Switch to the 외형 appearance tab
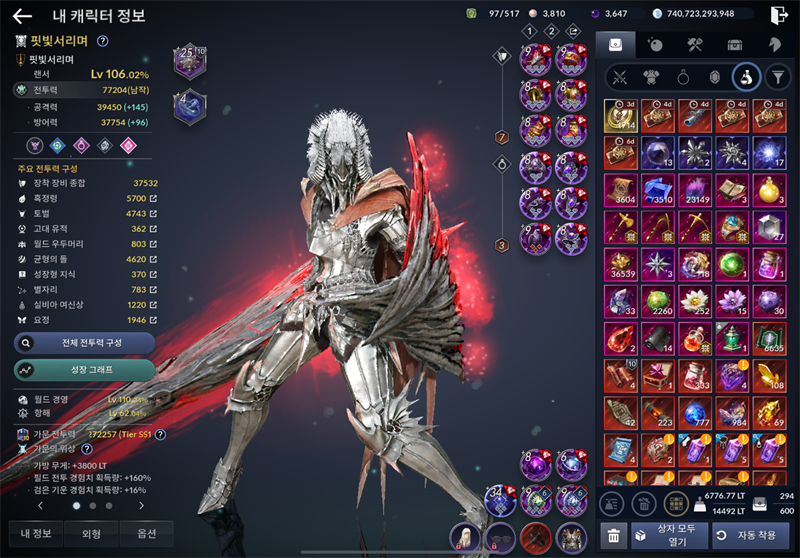 pos(91,533)
